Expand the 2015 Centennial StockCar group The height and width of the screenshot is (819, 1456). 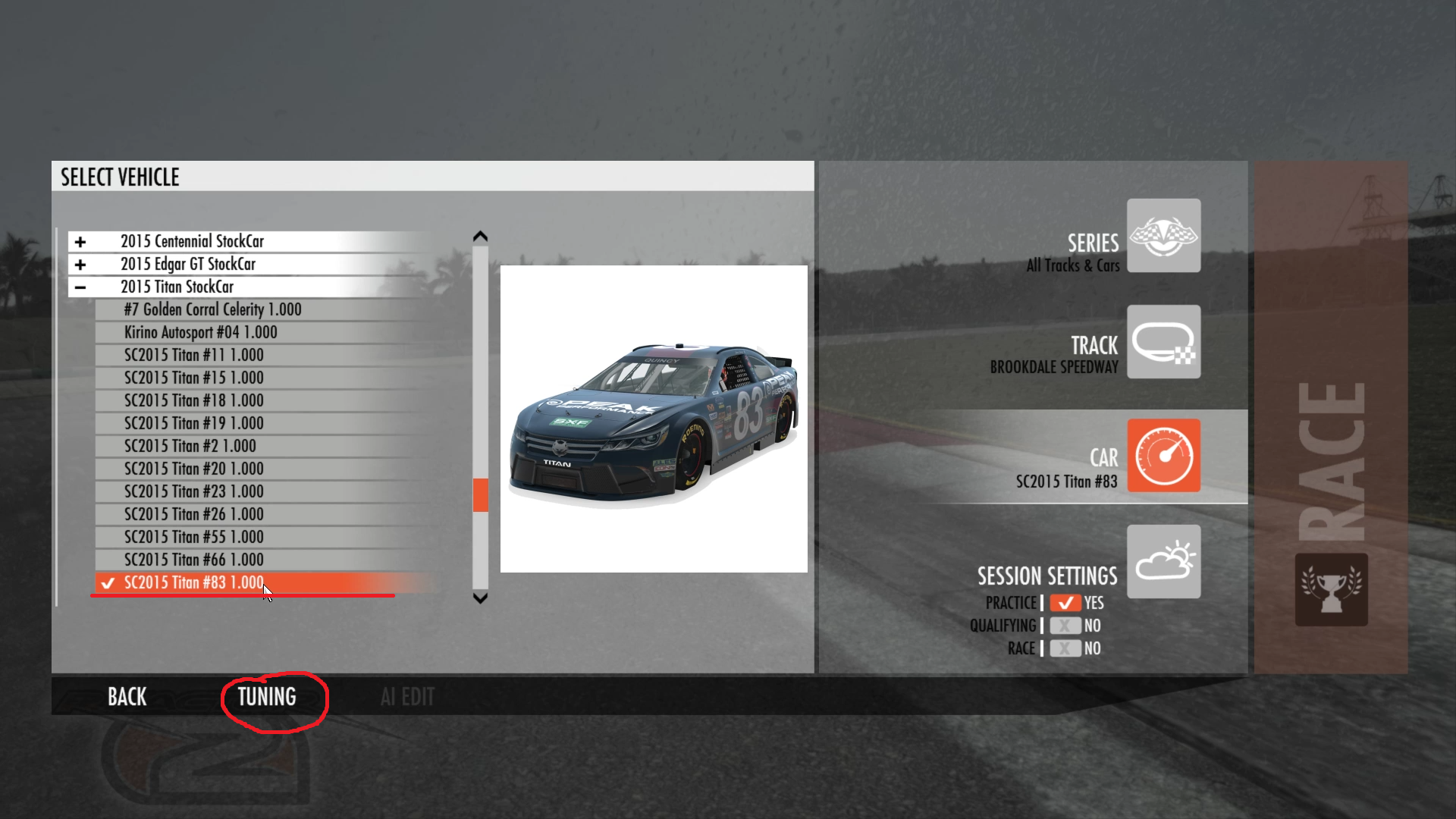coord(80,242)
